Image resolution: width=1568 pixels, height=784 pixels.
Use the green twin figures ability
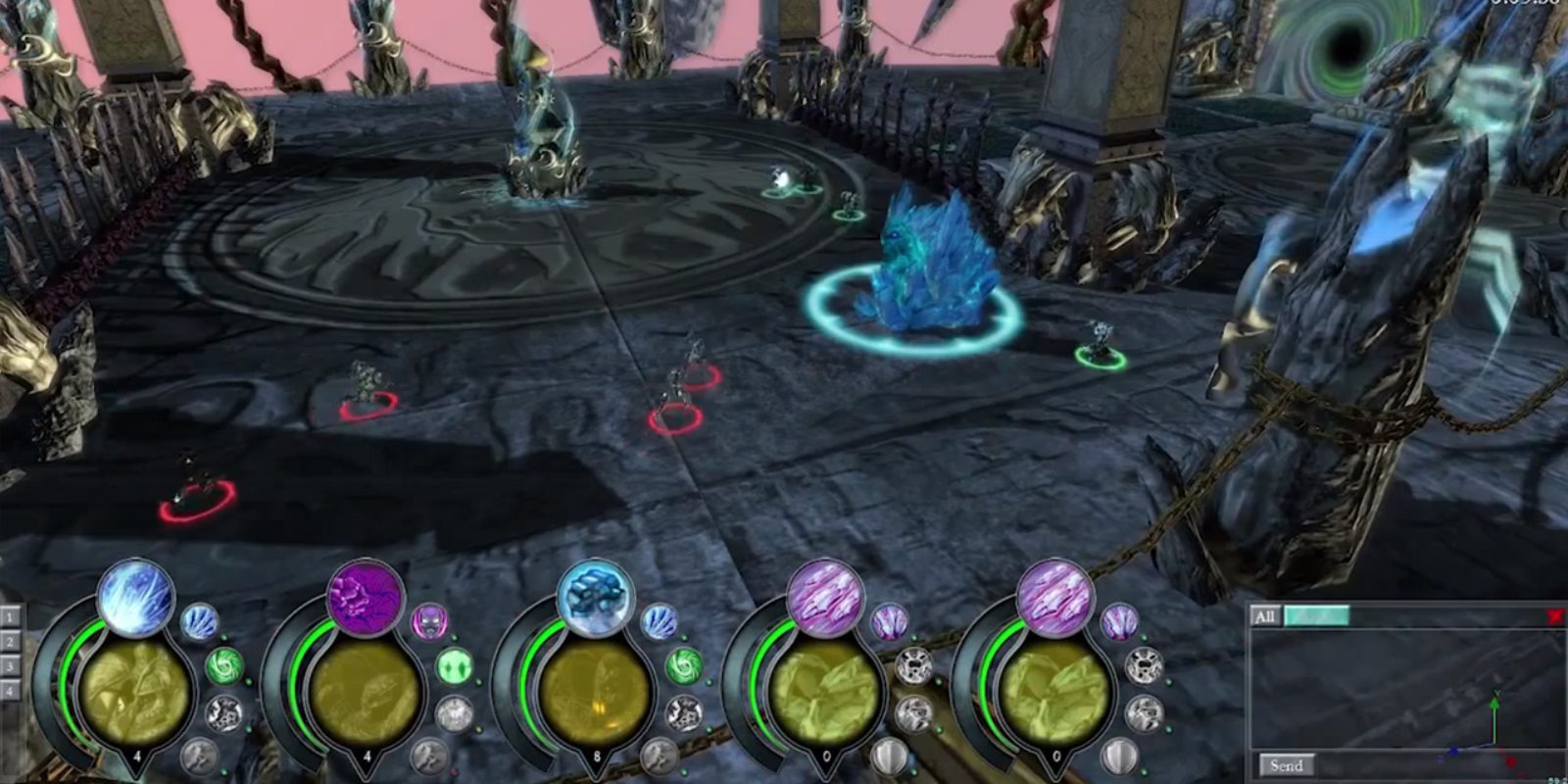click(x=454, y=666)
